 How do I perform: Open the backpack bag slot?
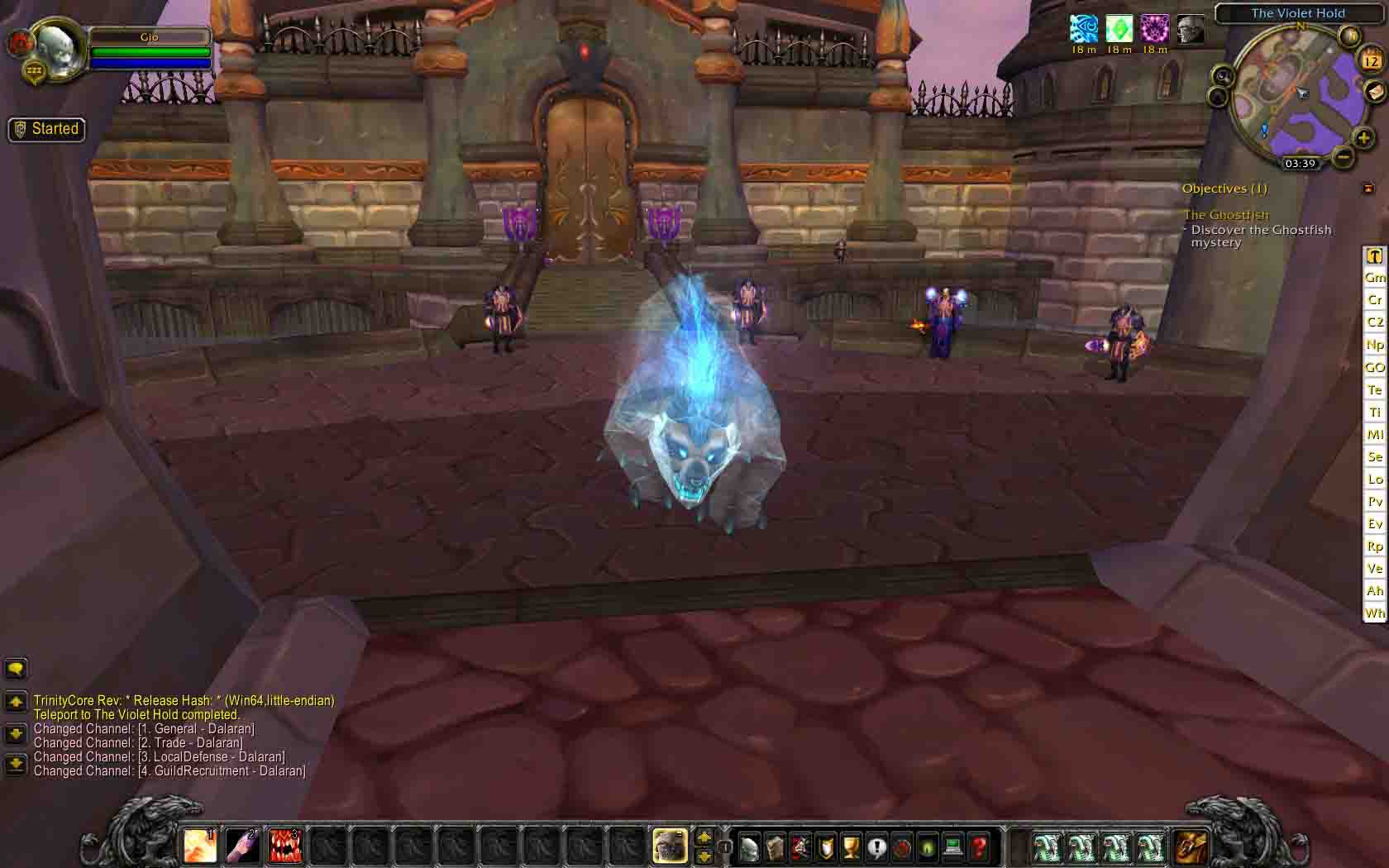pos(1193,845)
